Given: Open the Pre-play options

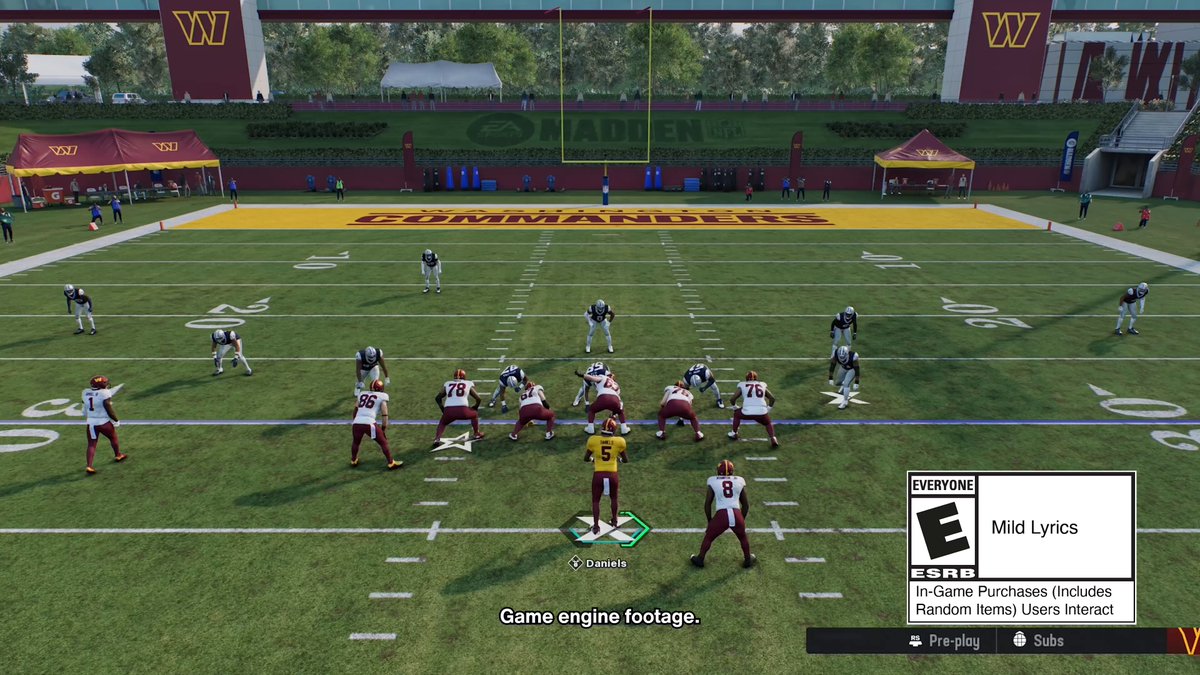Looking at the screenshot, I should pos(944,641).
